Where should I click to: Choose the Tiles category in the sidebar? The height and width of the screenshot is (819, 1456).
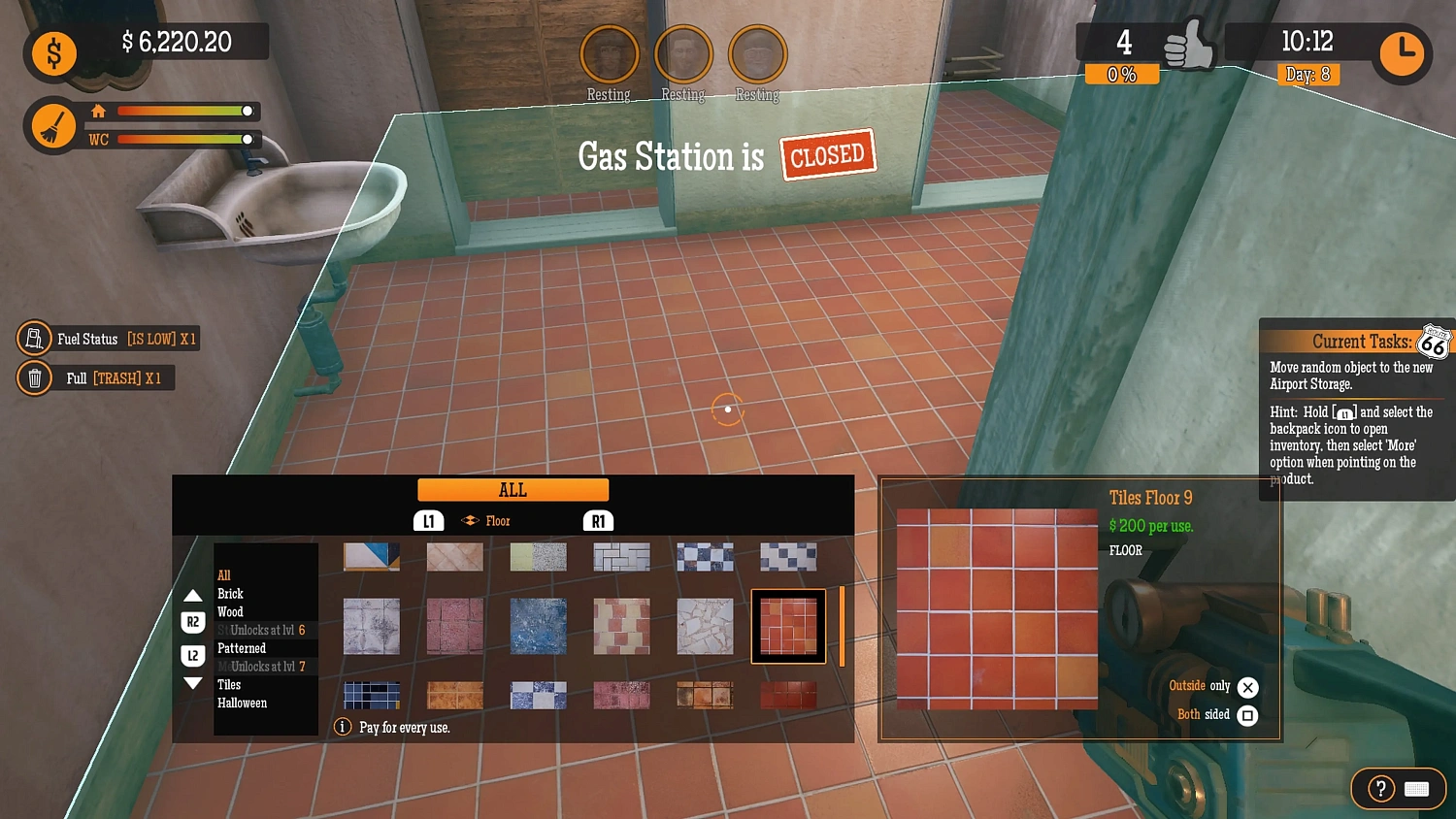point(228,684)
